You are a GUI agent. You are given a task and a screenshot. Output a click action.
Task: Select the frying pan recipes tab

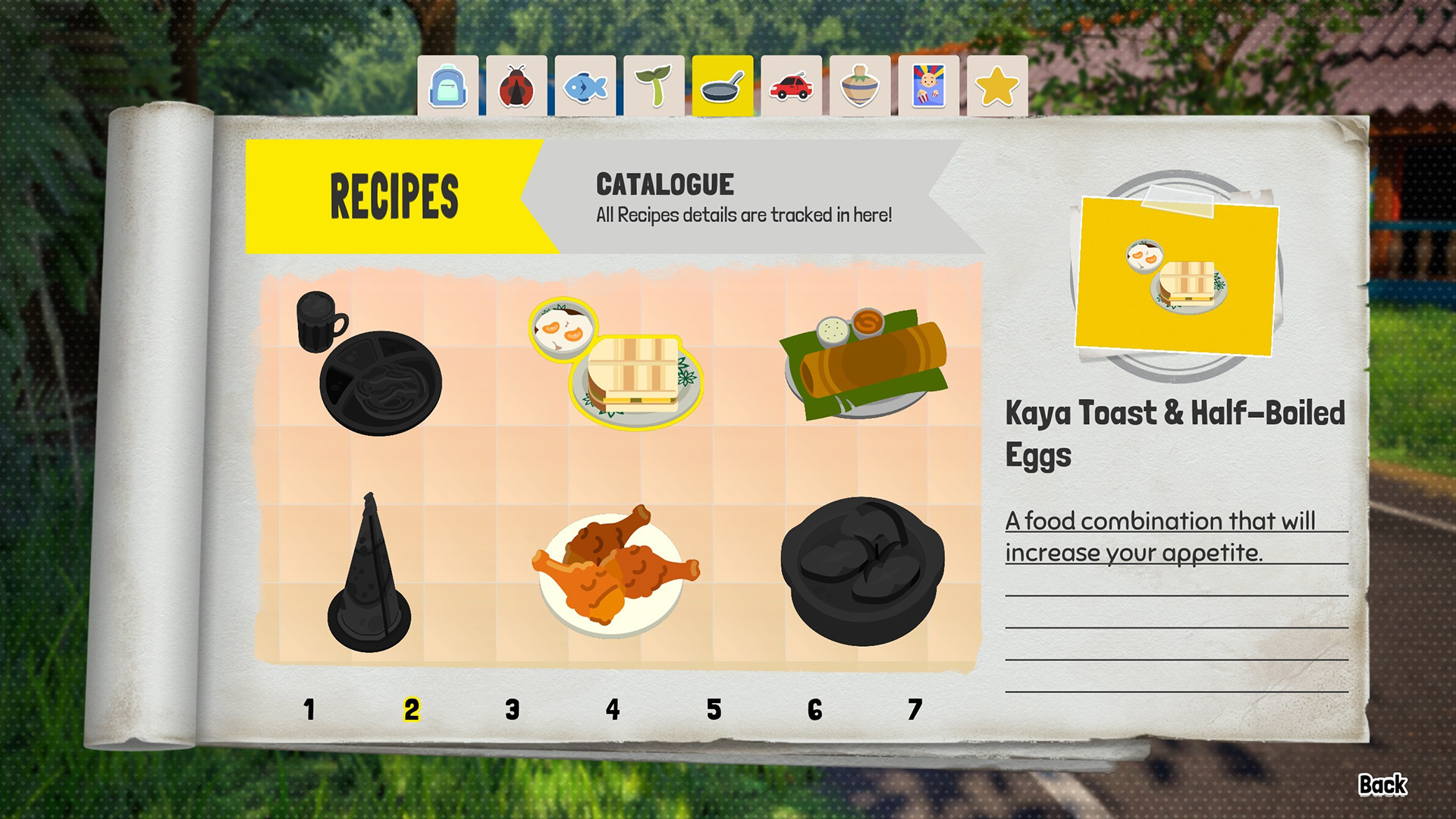pos(723,85)
